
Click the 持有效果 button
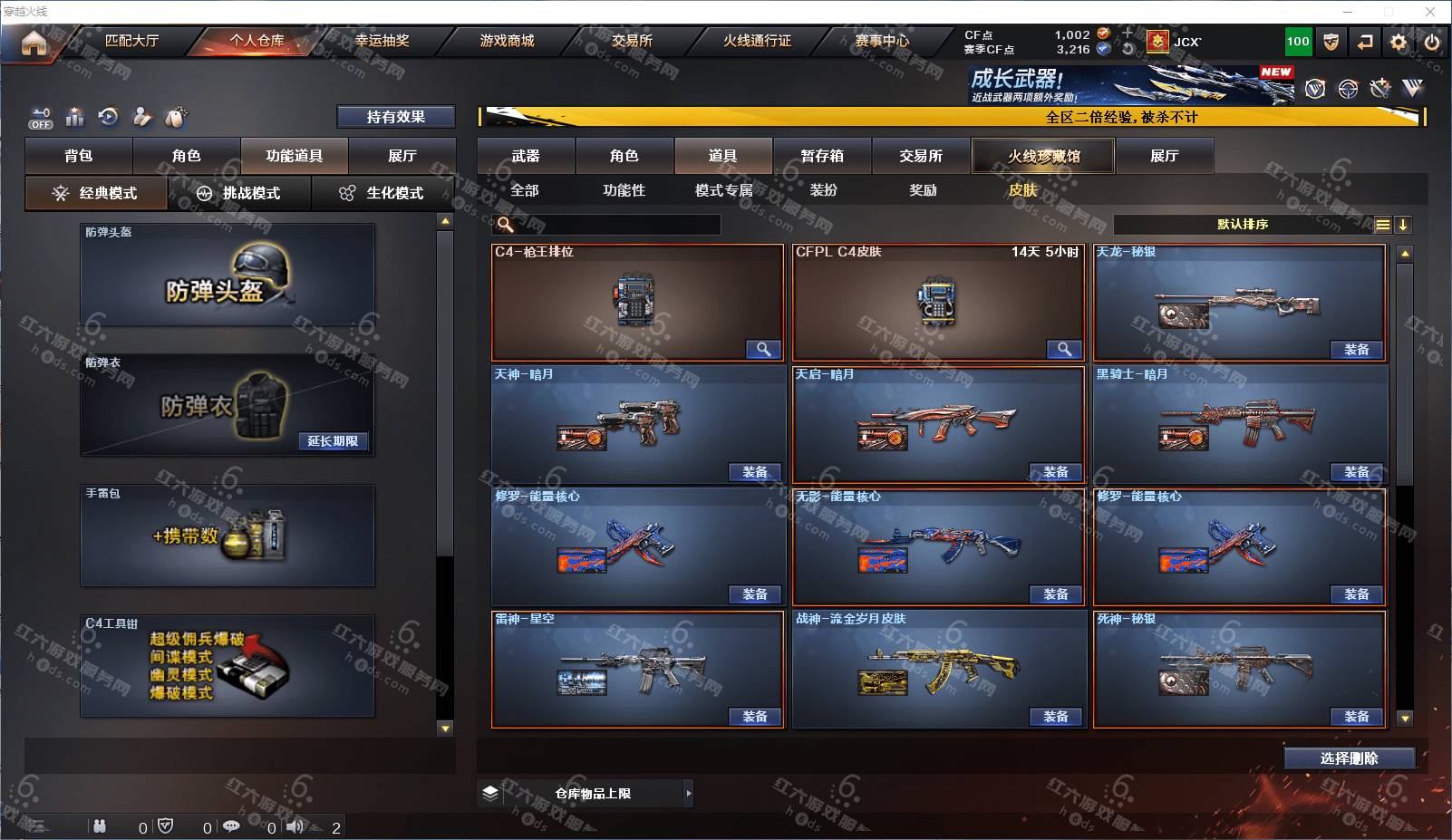[395, 117]
